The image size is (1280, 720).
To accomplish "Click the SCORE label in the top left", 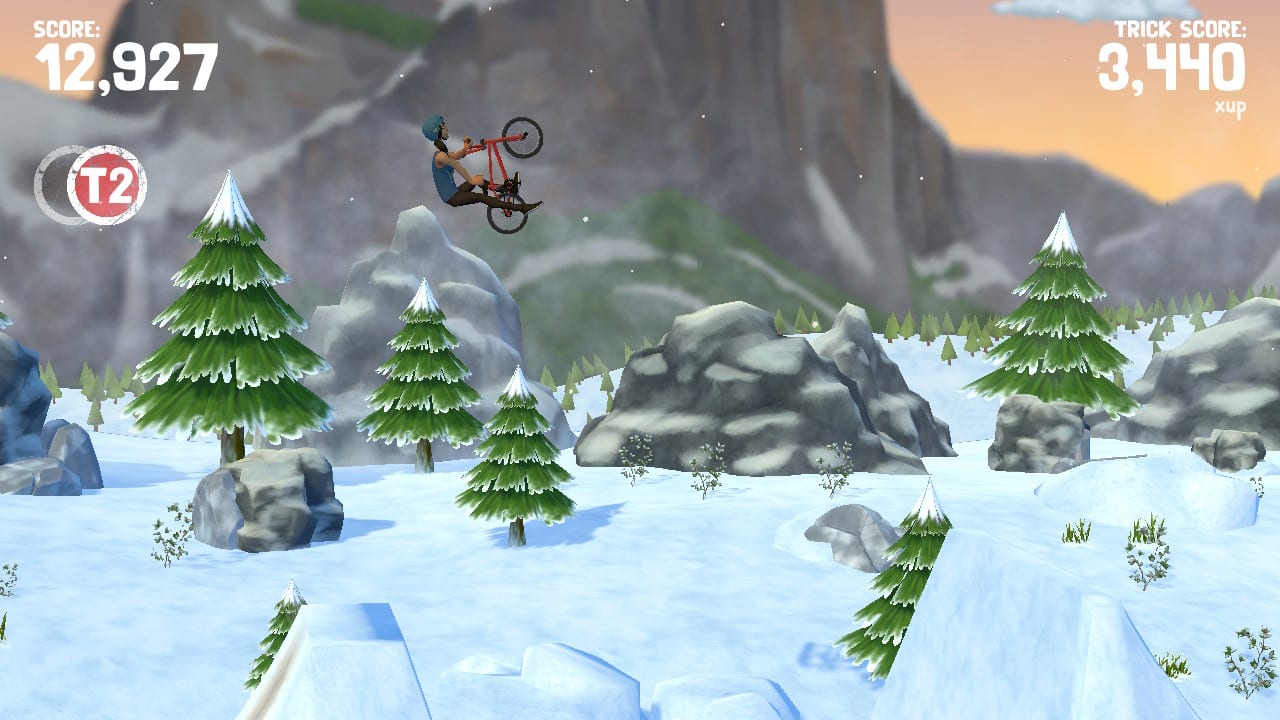I will click(70, 28).
